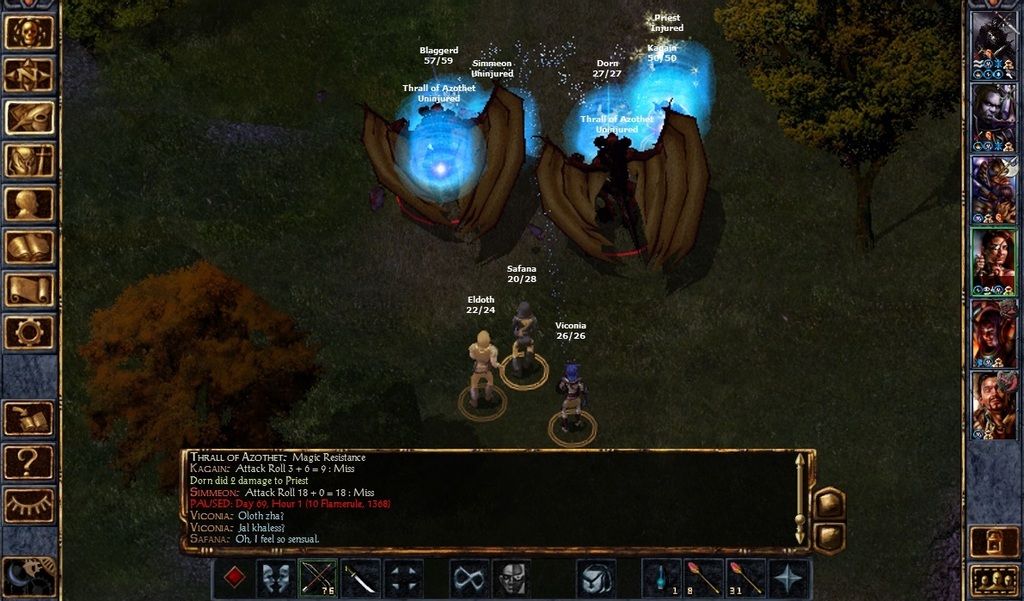This screenshot has width=1024, height=601.
Task: Open the inventory screen
Action: (29, 161)
